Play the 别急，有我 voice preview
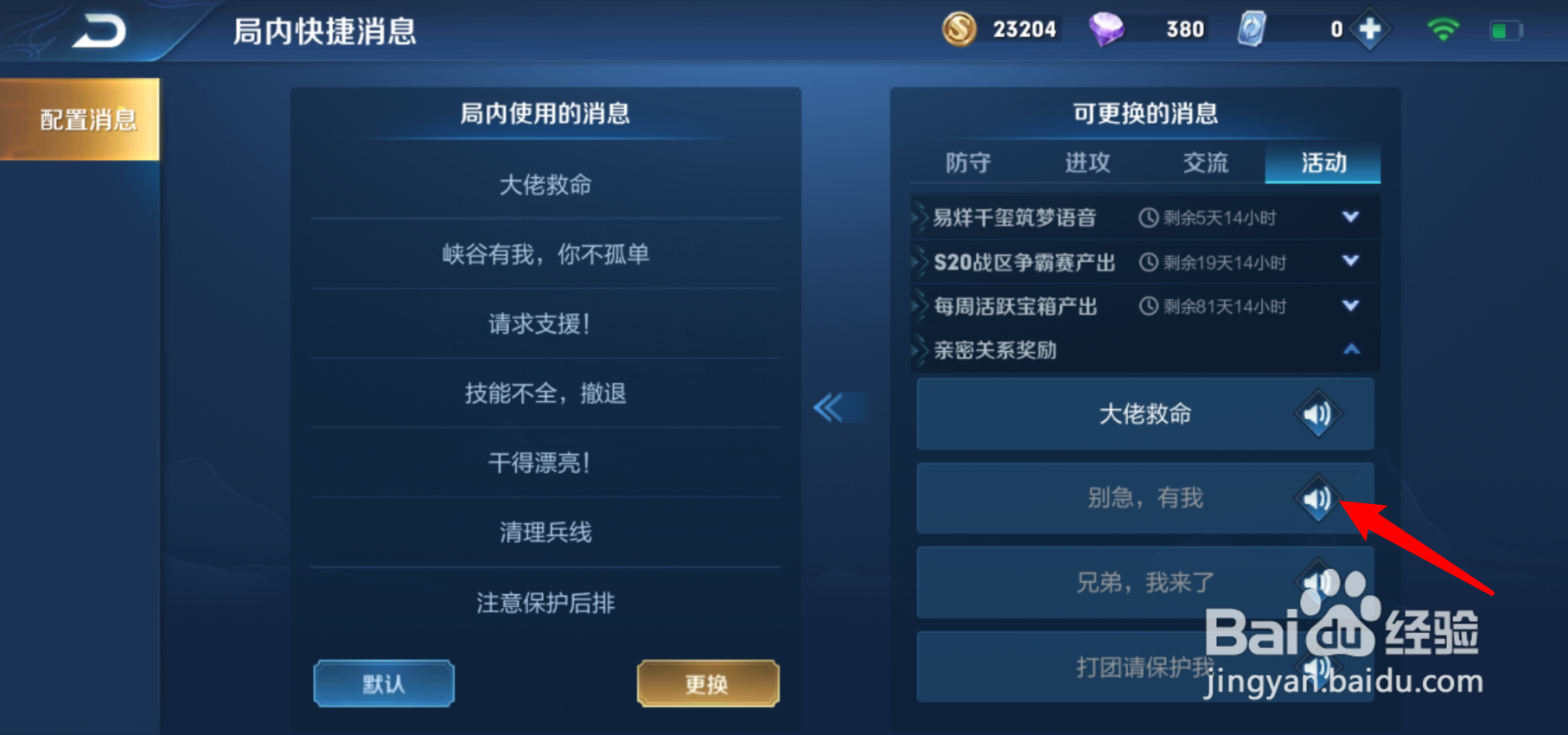The image size is (1568, 735). click(1316, 498)
